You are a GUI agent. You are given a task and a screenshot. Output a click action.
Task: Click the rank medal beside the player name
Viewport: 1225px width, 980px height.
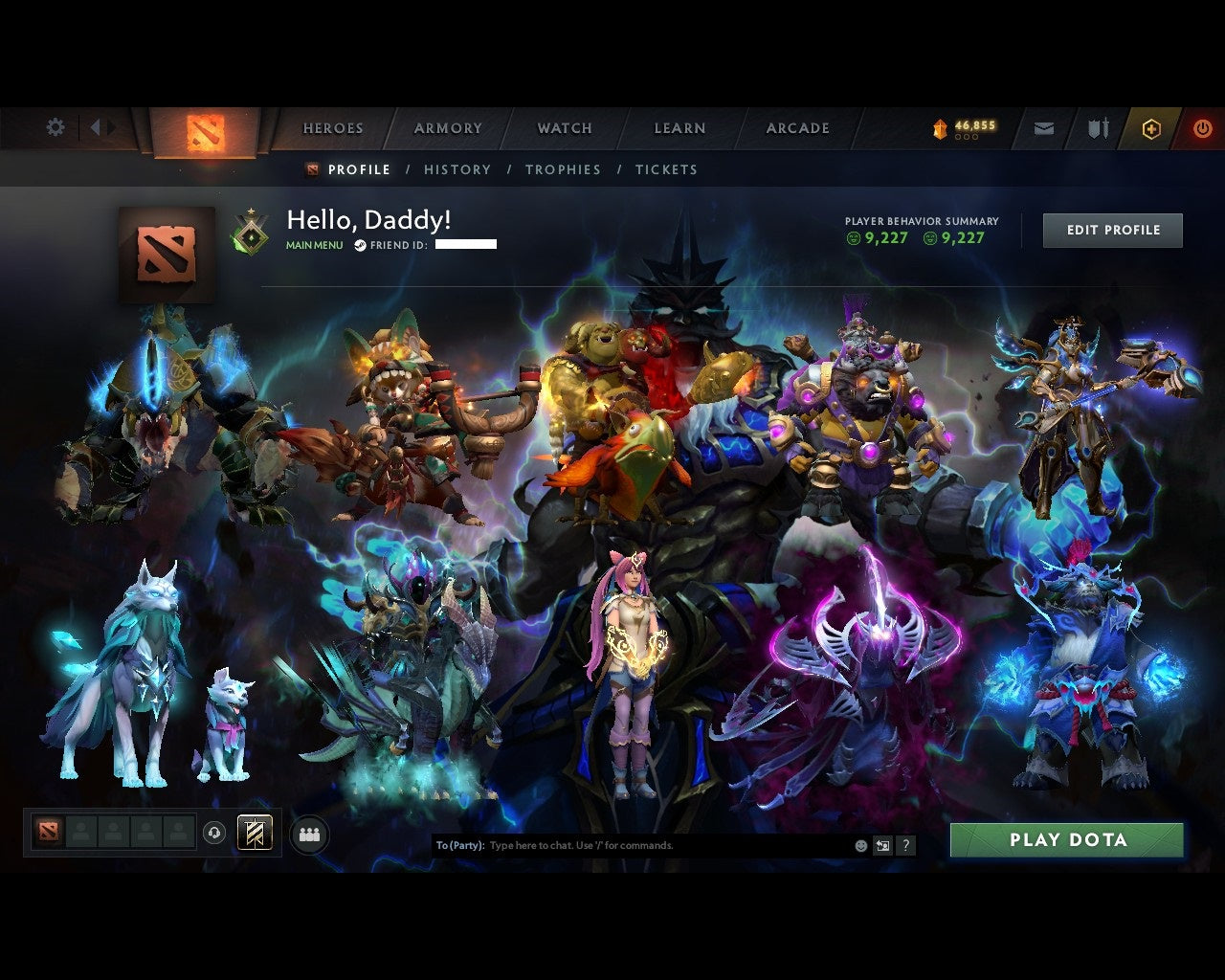[x=251, y=231]
